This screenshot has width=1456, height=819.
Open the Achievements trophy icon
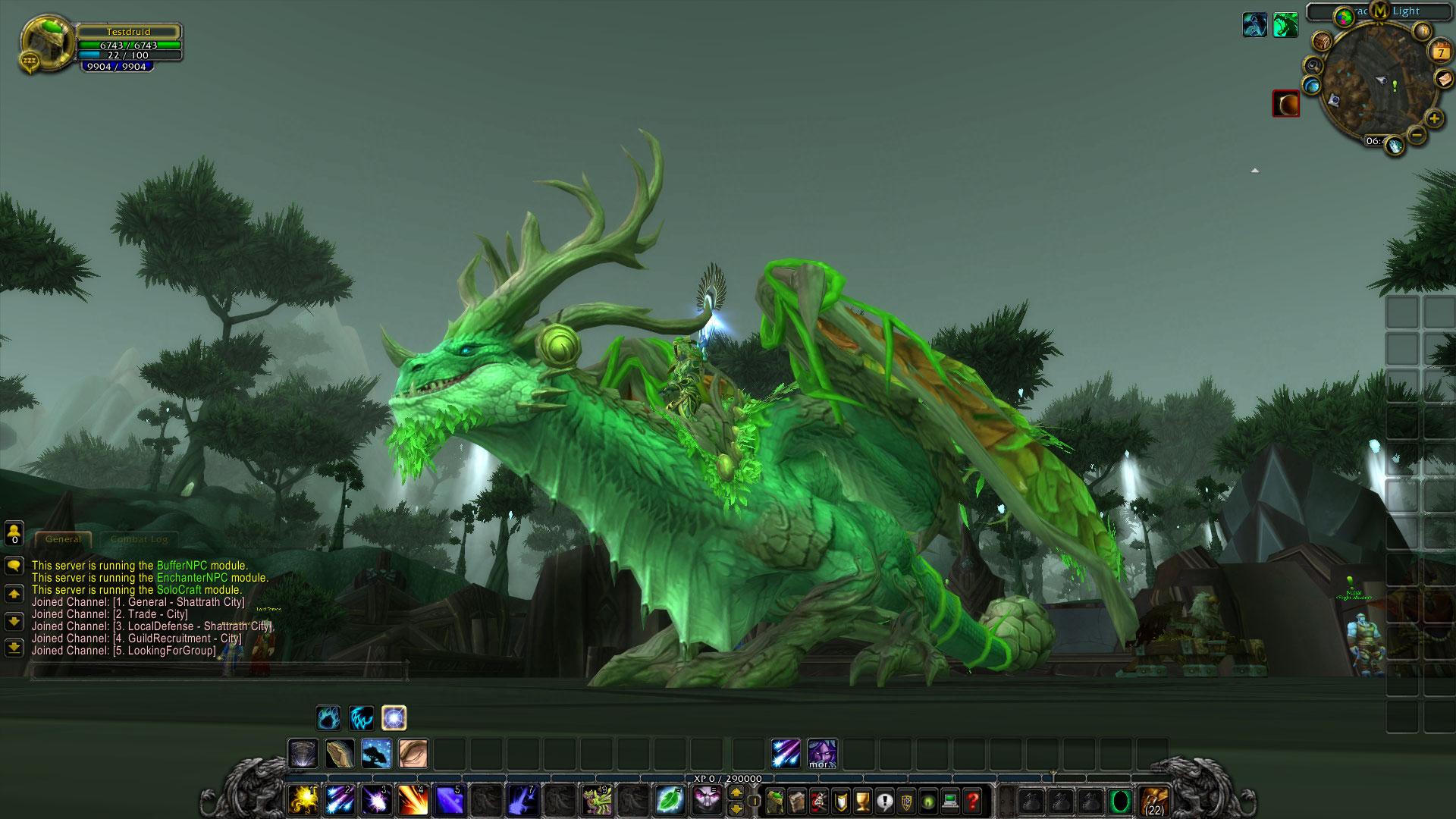pyautogui.click(x=862, y=800)
